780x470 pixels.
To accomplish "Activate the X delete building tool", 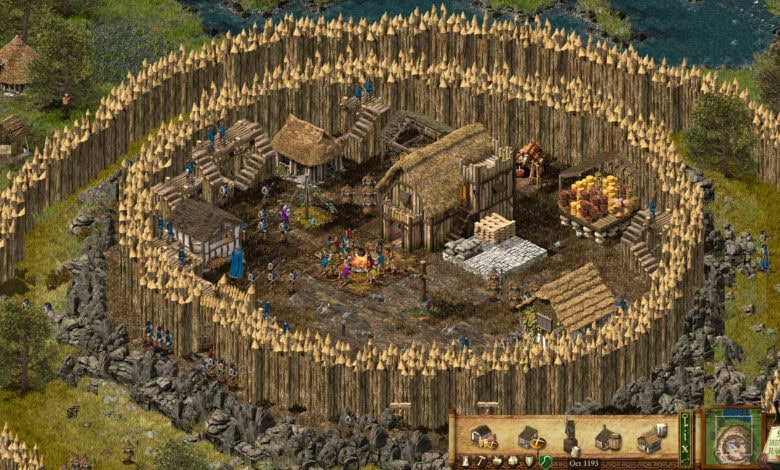I will tap(685, 449).
